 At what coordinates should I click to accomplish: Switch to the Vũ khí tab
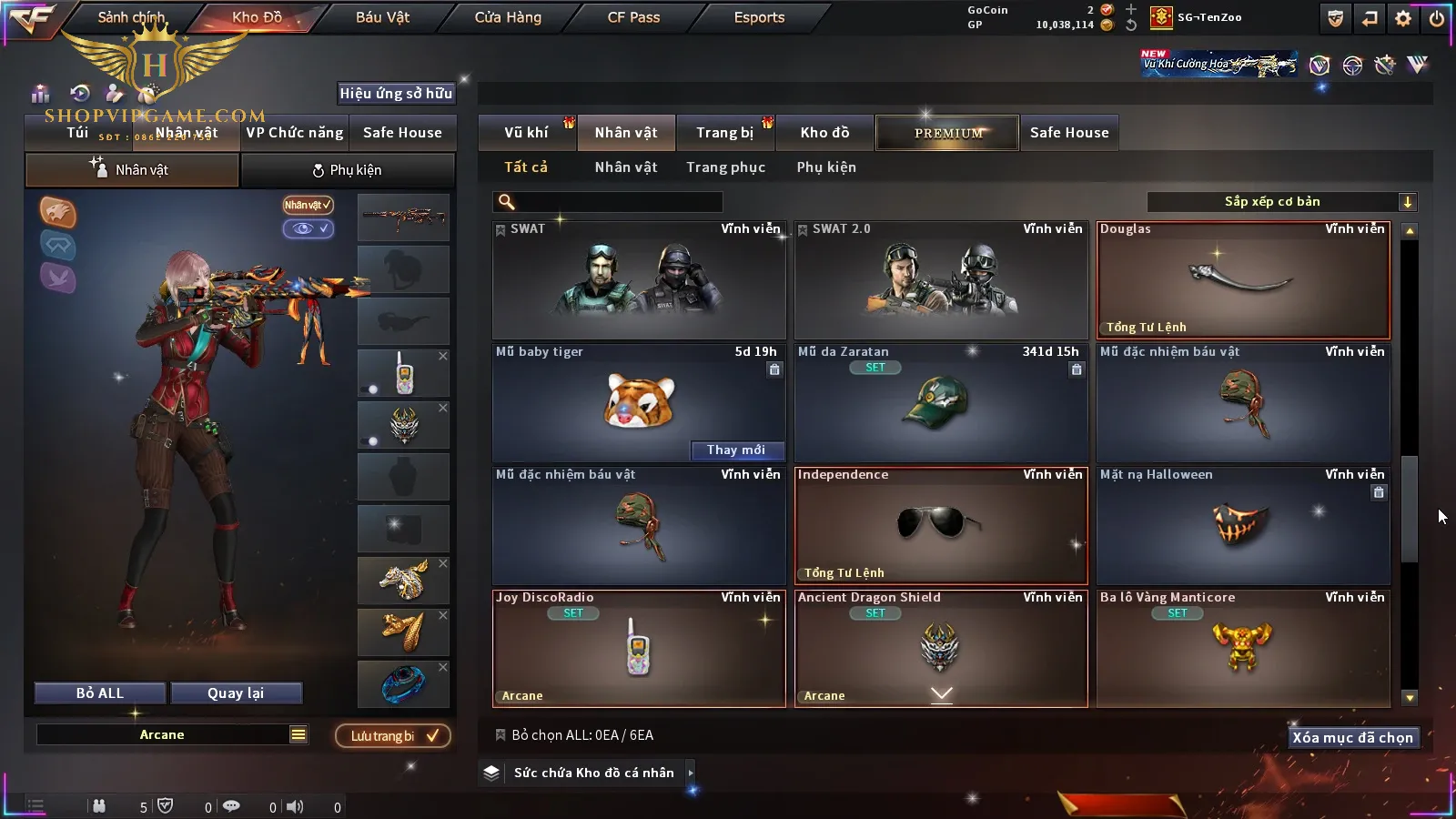526,133
